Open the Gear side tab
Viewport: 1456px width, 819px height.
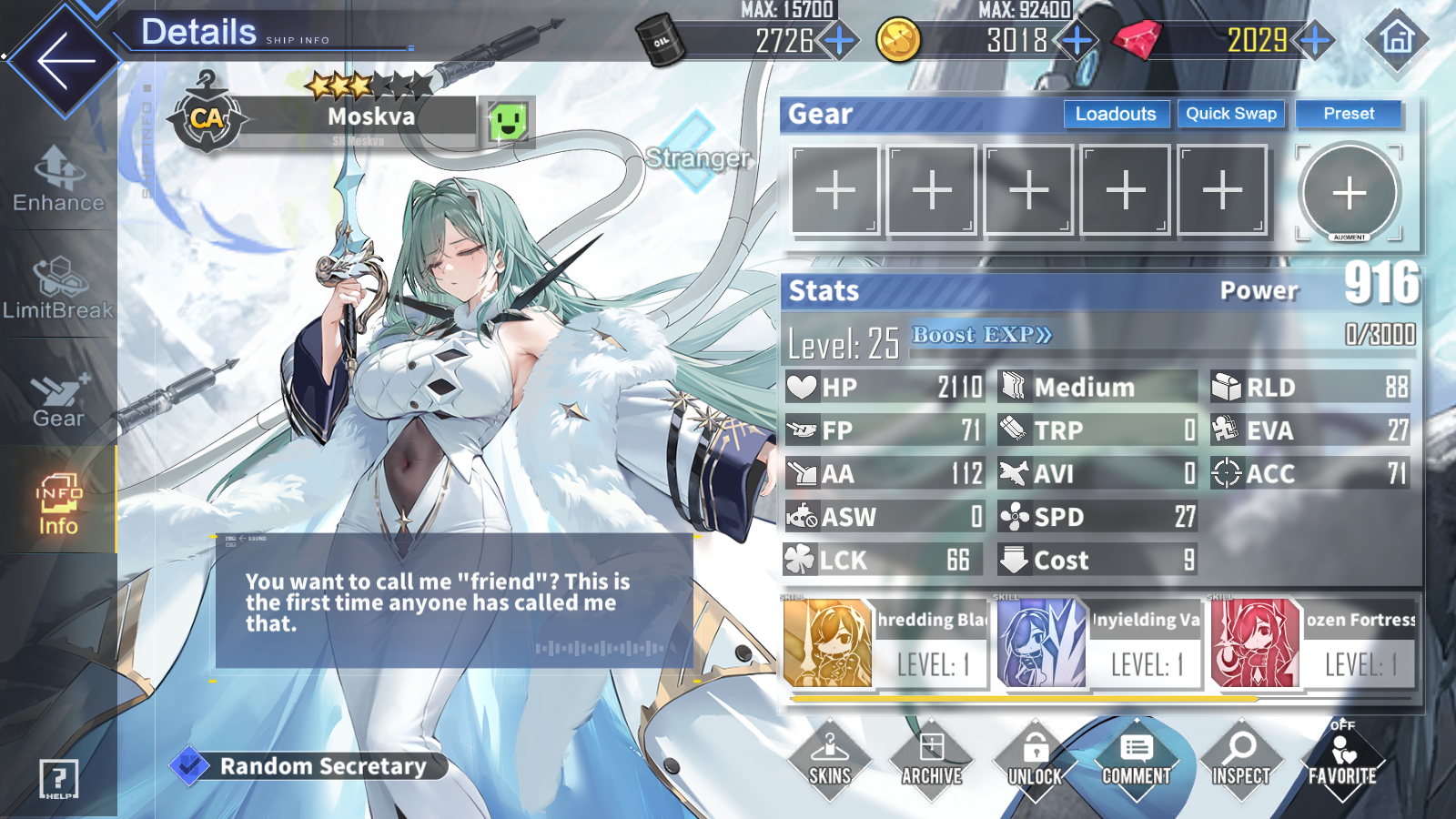click(x=58, y=398)
